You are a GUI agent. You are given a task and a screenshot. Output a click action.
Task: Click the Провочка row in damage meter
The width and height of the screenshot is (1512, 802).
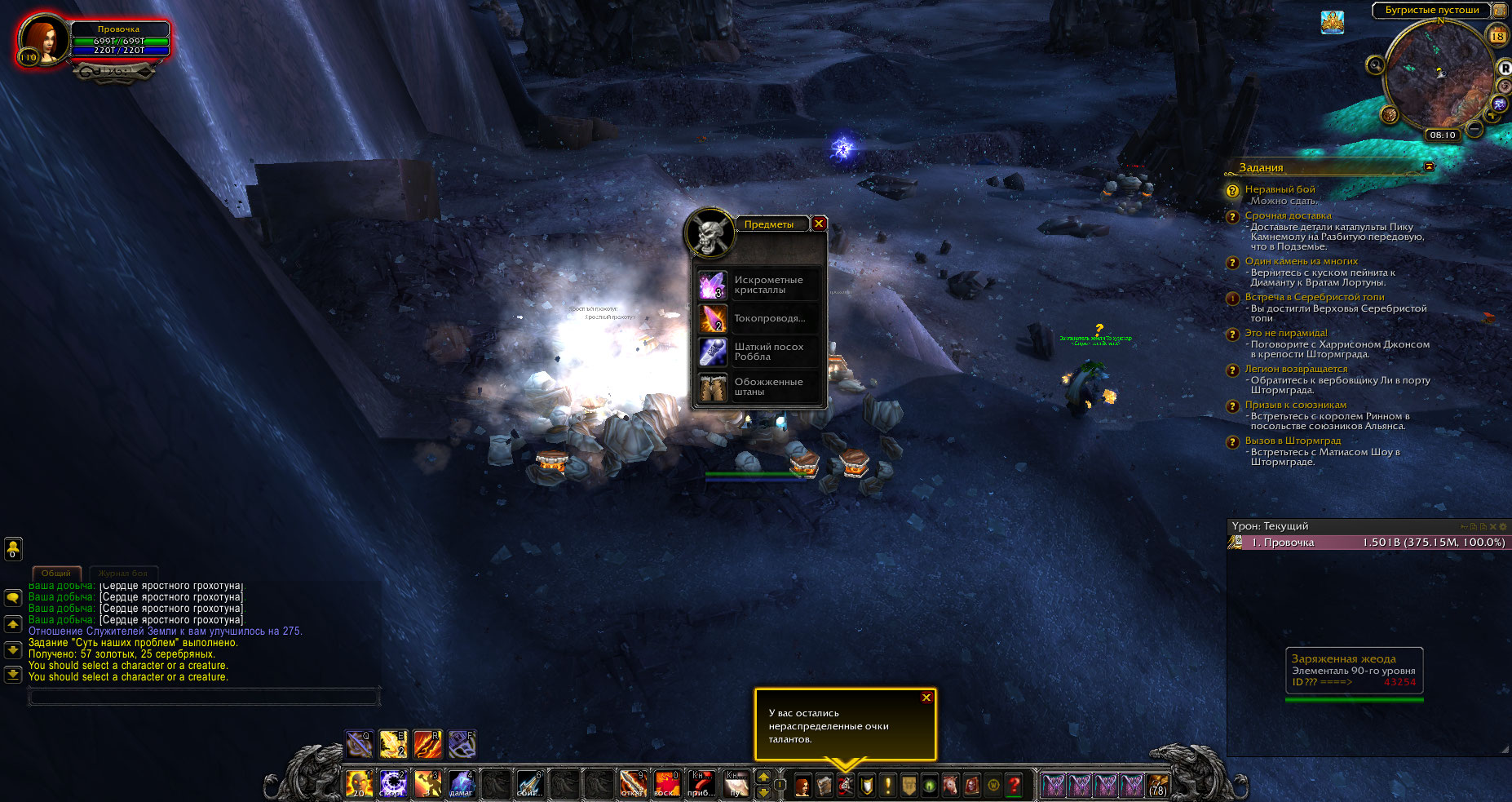1367,543
